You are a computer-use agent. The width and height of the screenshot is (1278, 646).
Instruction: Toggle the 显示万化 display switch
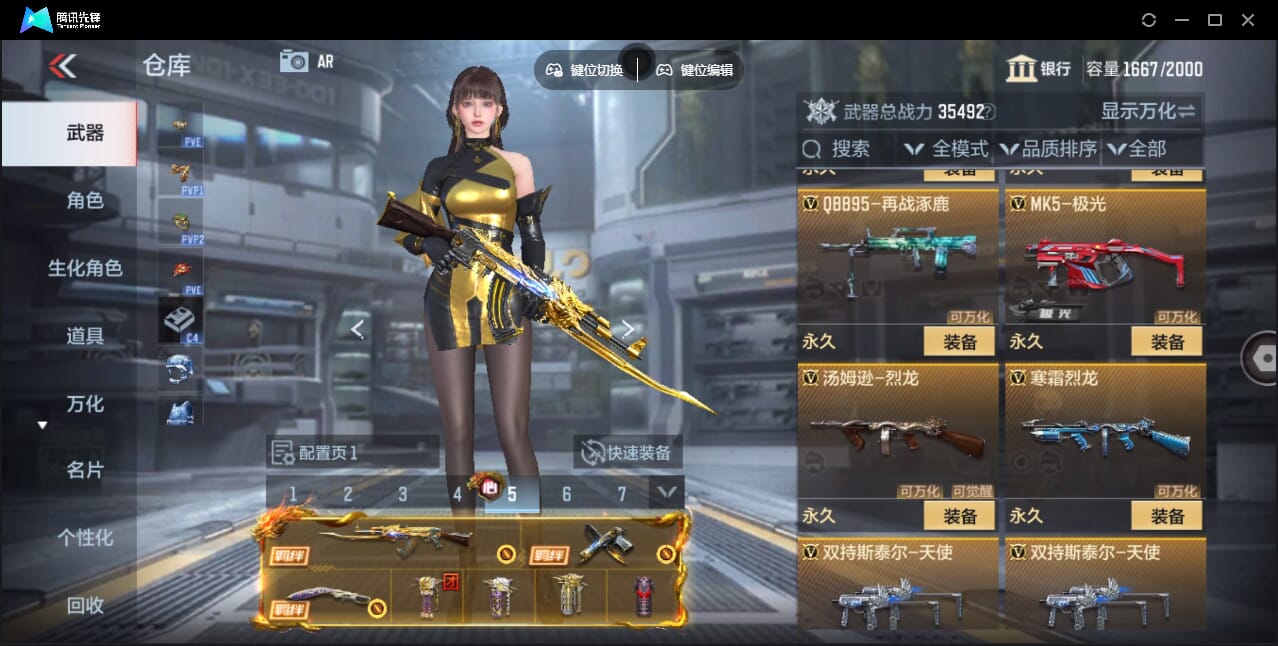(1148, 111)
